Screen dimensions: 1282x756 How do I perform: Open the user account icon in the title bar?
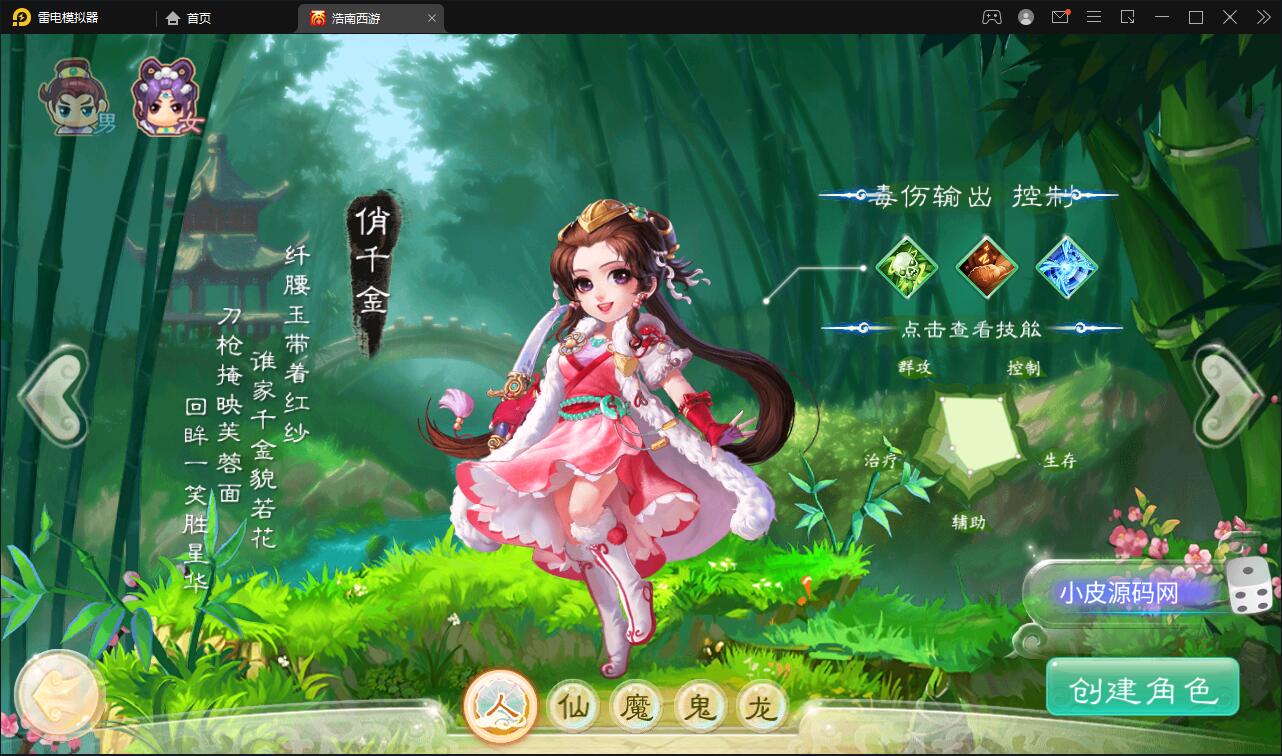click(x=1026, y=17)
